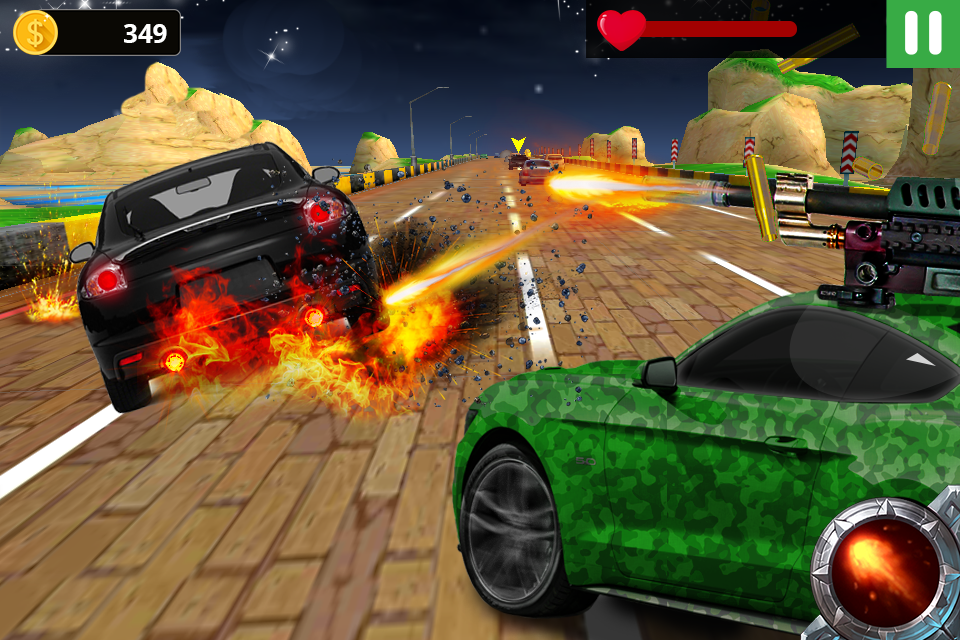Pause the game with the green button

click(922, 33)
